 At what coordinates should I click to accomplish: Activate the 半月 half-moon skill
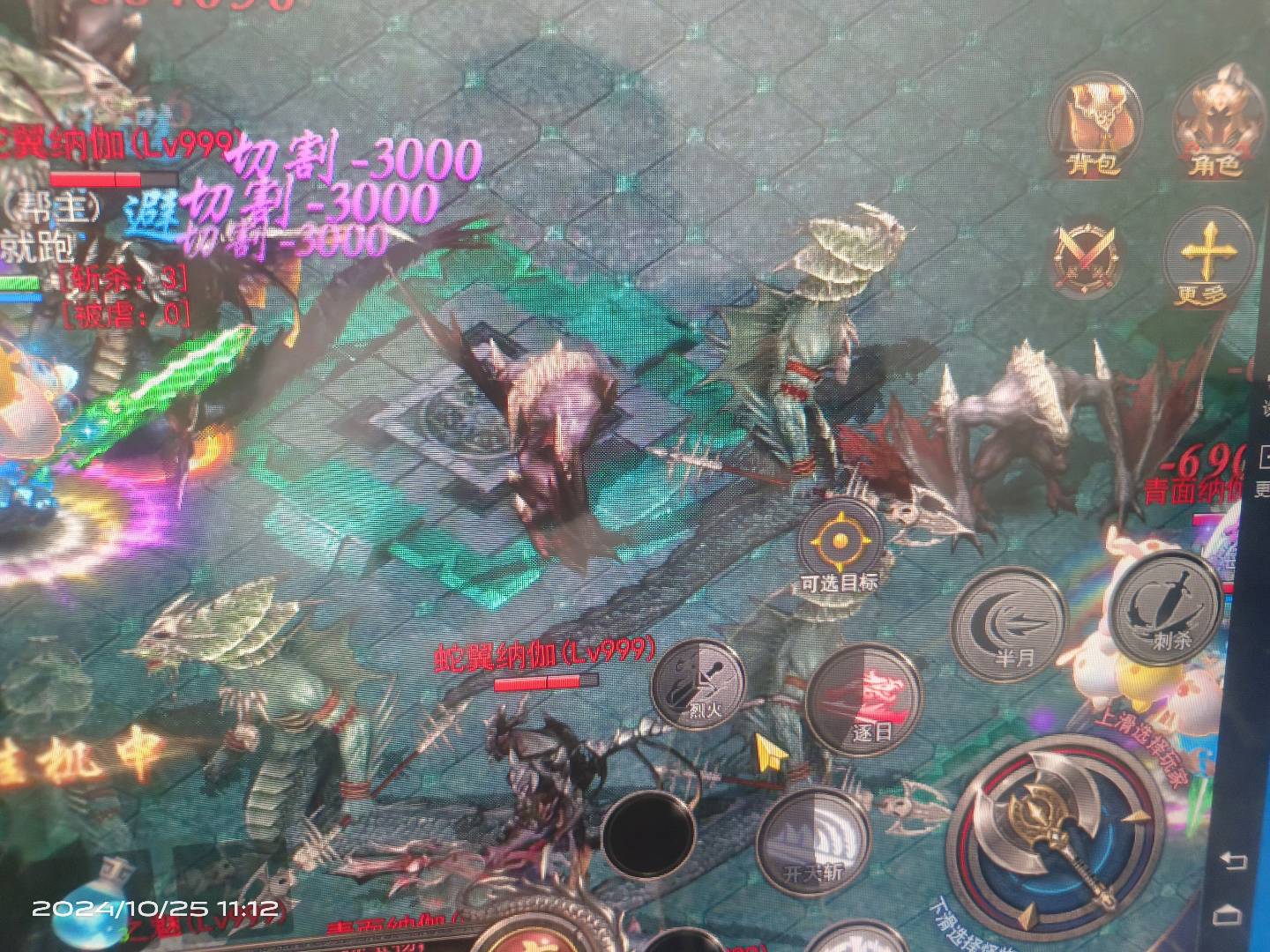1012,619
